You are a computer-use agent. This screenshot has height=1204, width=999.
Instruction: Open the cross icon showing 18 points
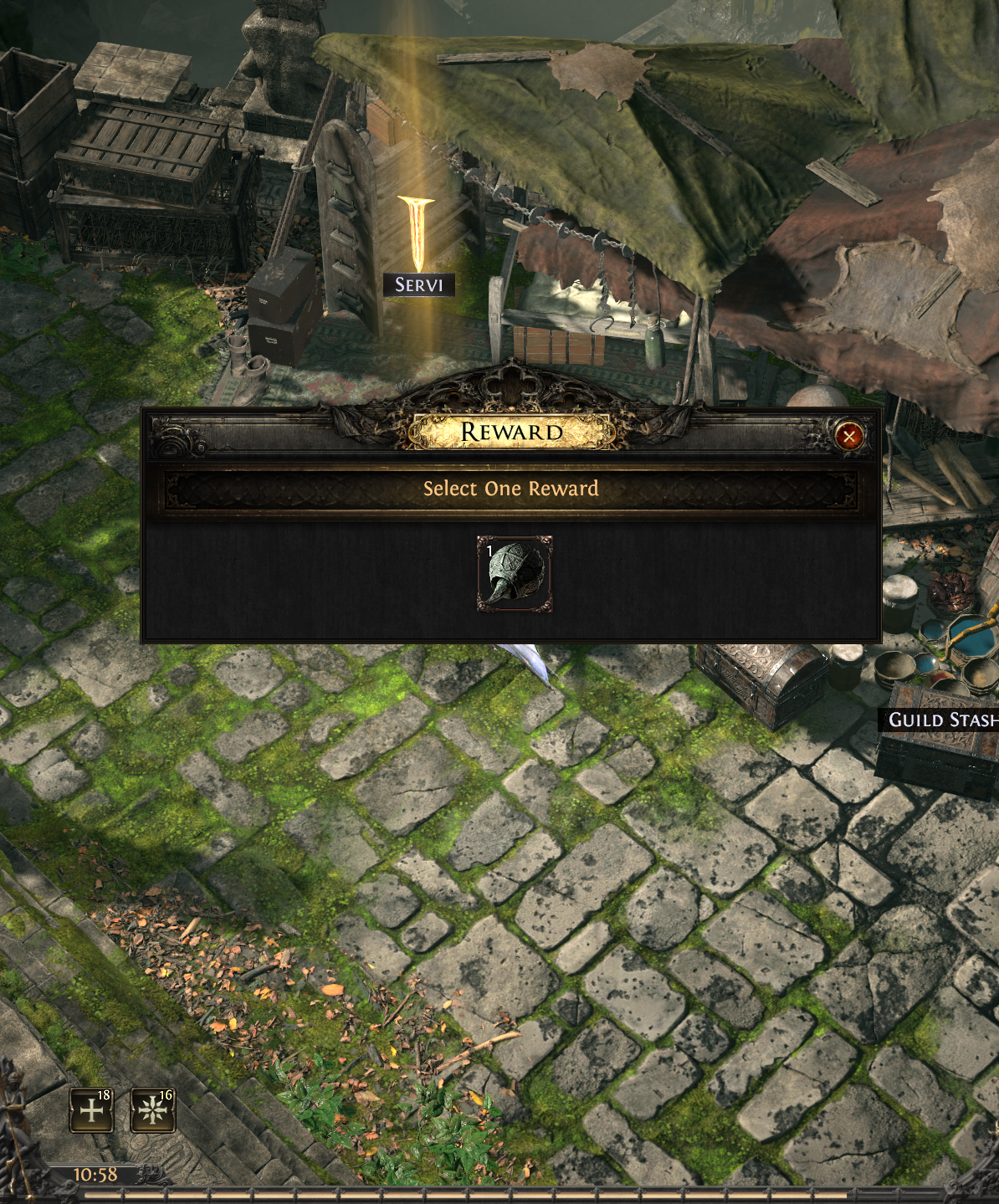[91, 1110]
